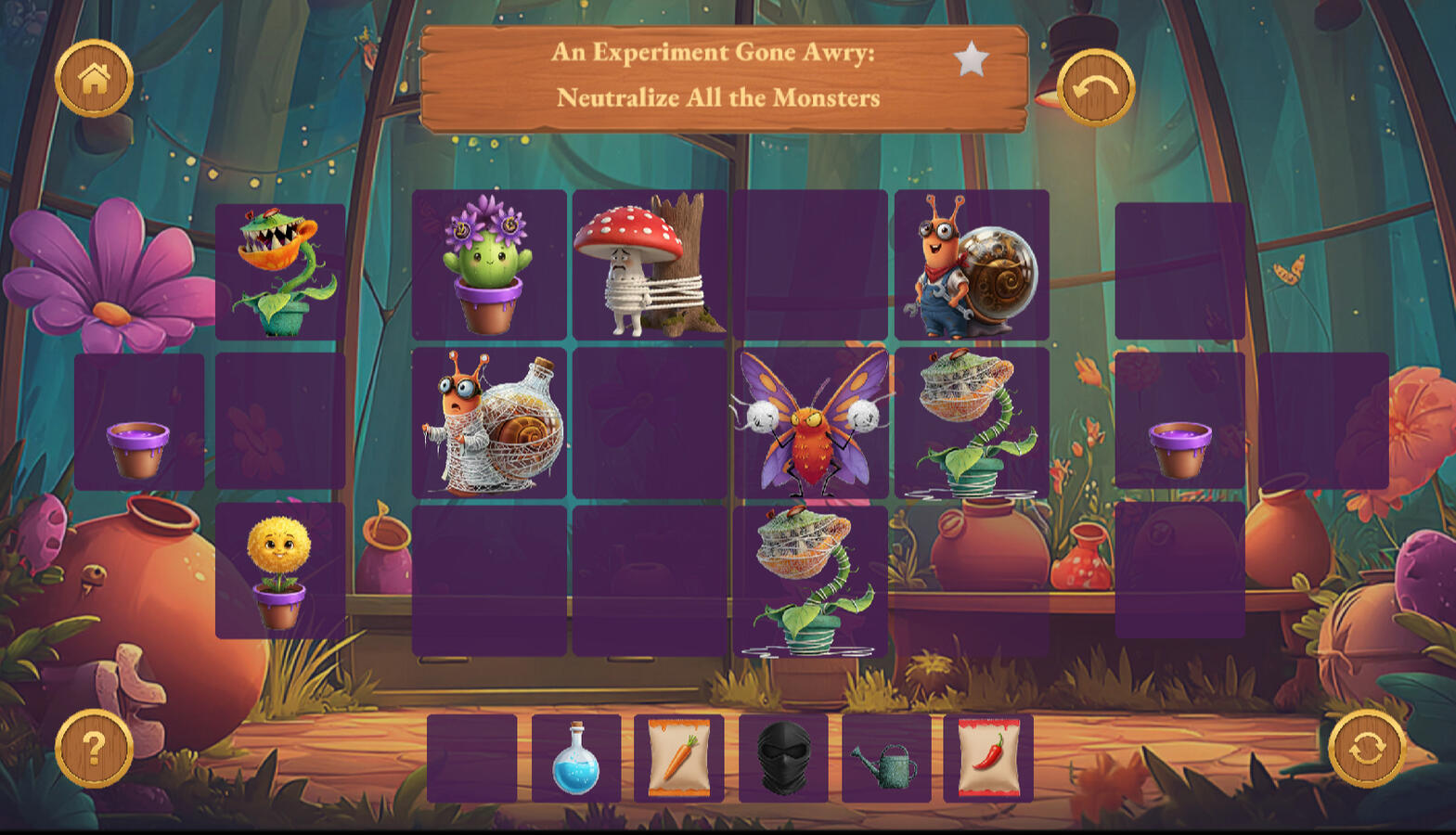
Task: Click the star on the wooden sign
Action: click(x=971, y=59)
